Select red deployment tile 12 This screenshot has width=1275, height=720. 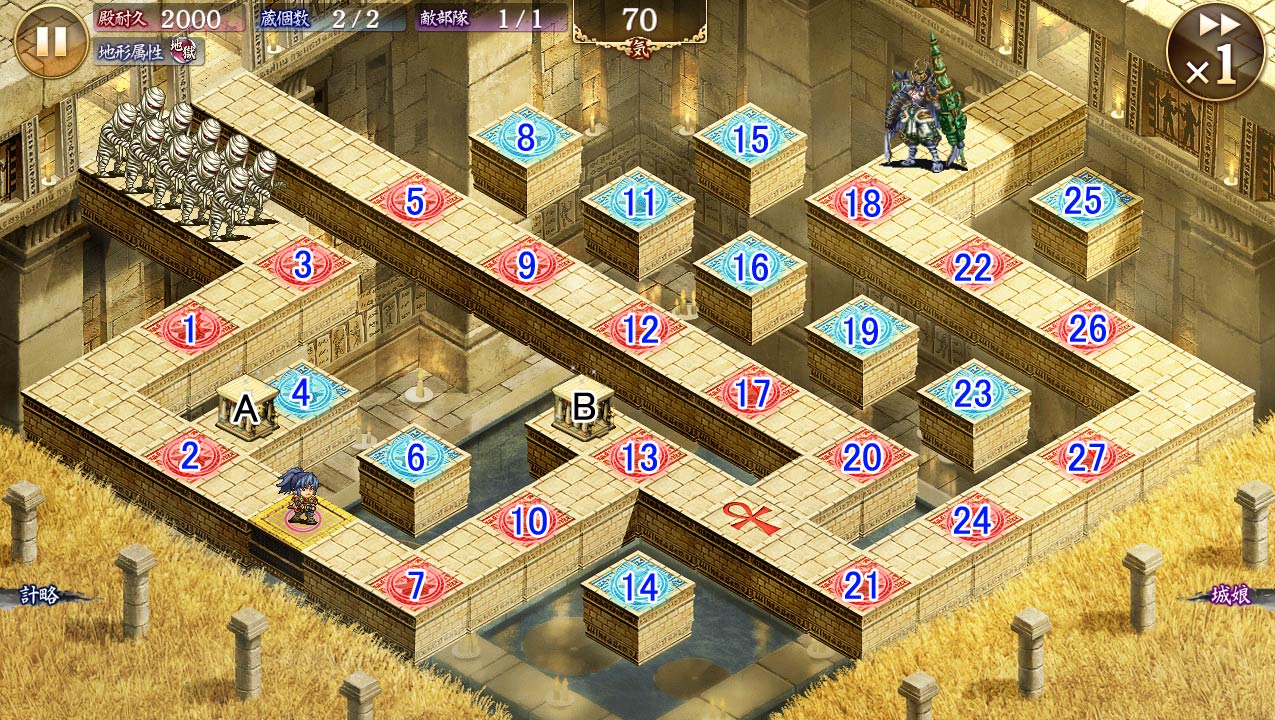[639, 329]
